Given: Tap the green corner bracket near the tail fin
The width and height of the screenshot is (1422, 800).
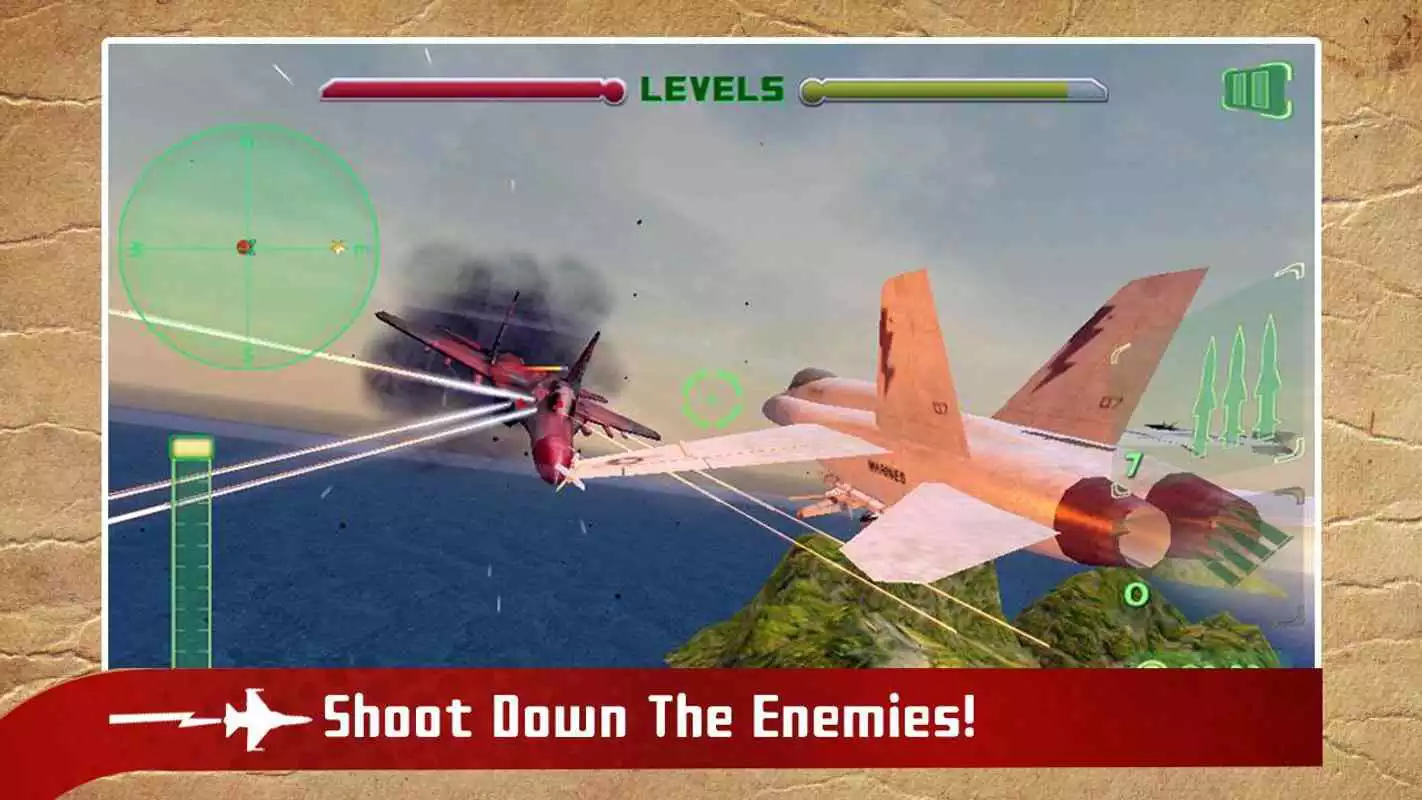Looking at the screenshot, I should [1117, 355].
